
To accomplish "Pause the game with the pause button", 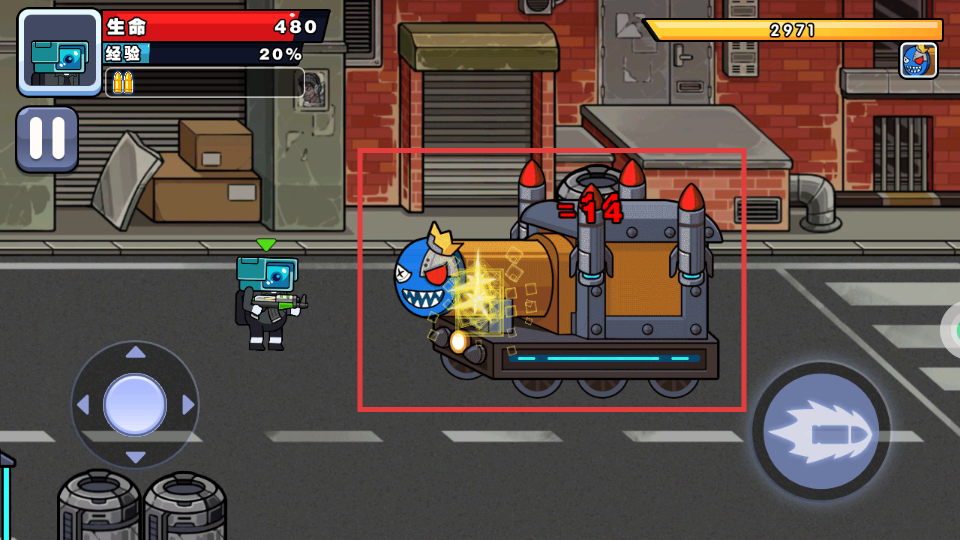I will click(x=46, y=139).
